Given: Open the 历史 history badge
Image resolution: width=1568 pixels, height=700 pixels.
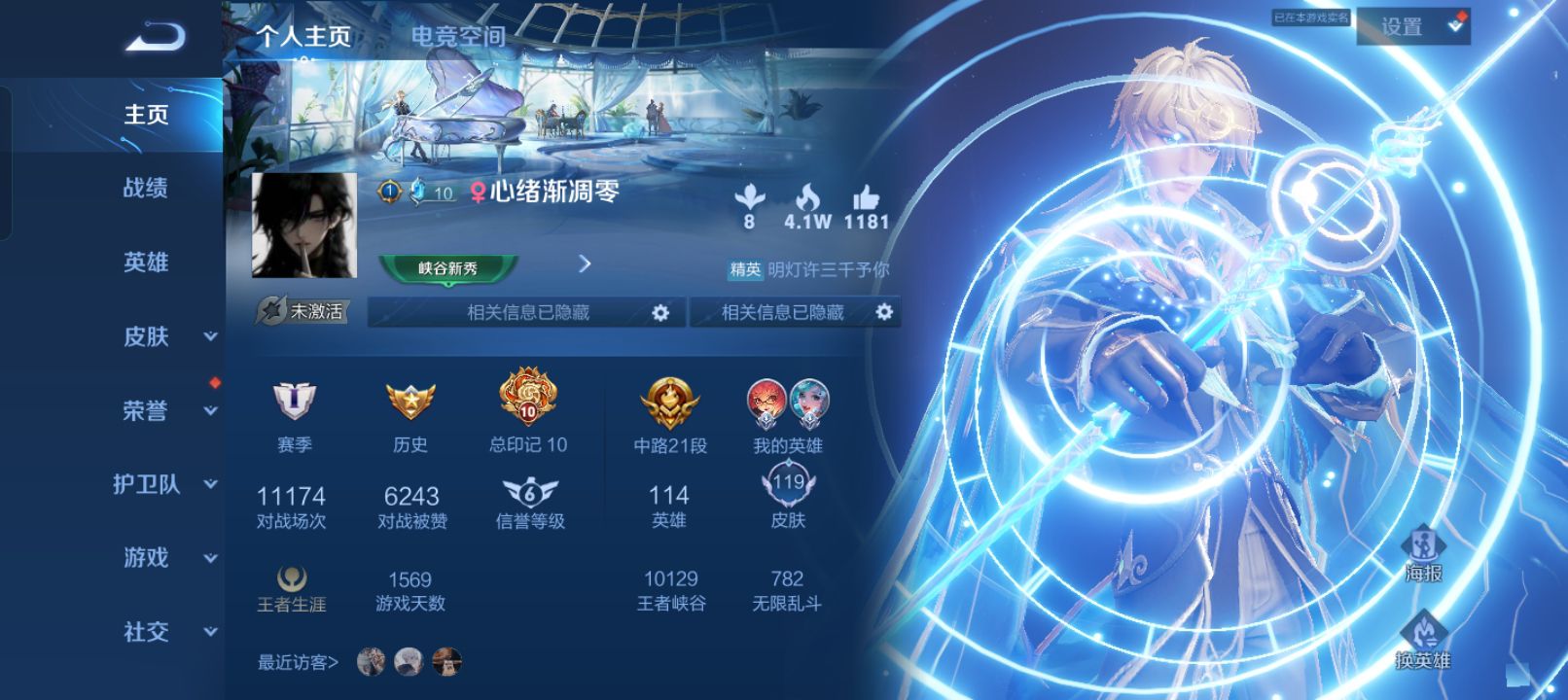Looking at the screenshot, I should point(412,402).
